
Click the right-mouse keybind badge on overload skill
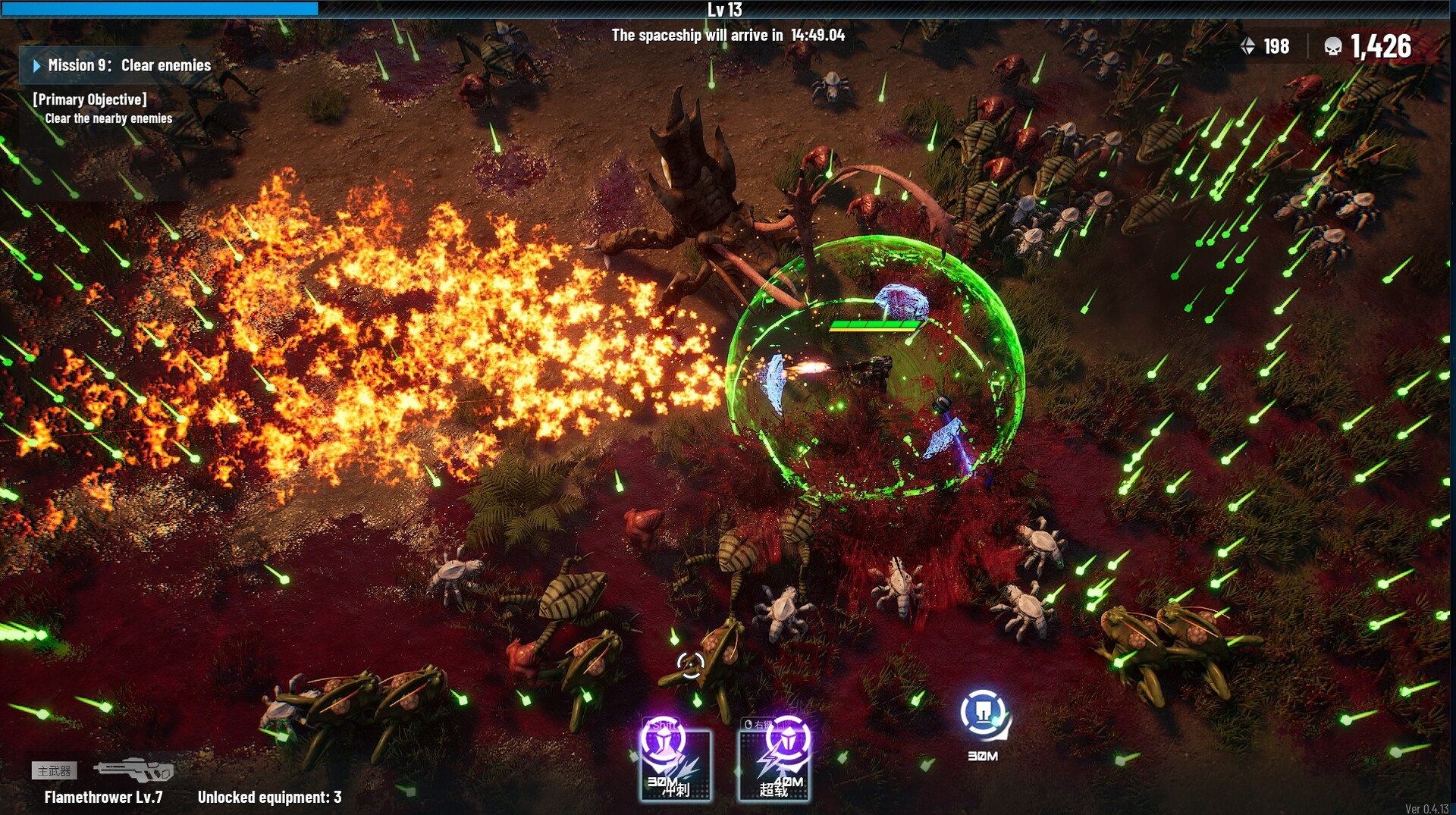coord(761,724)
